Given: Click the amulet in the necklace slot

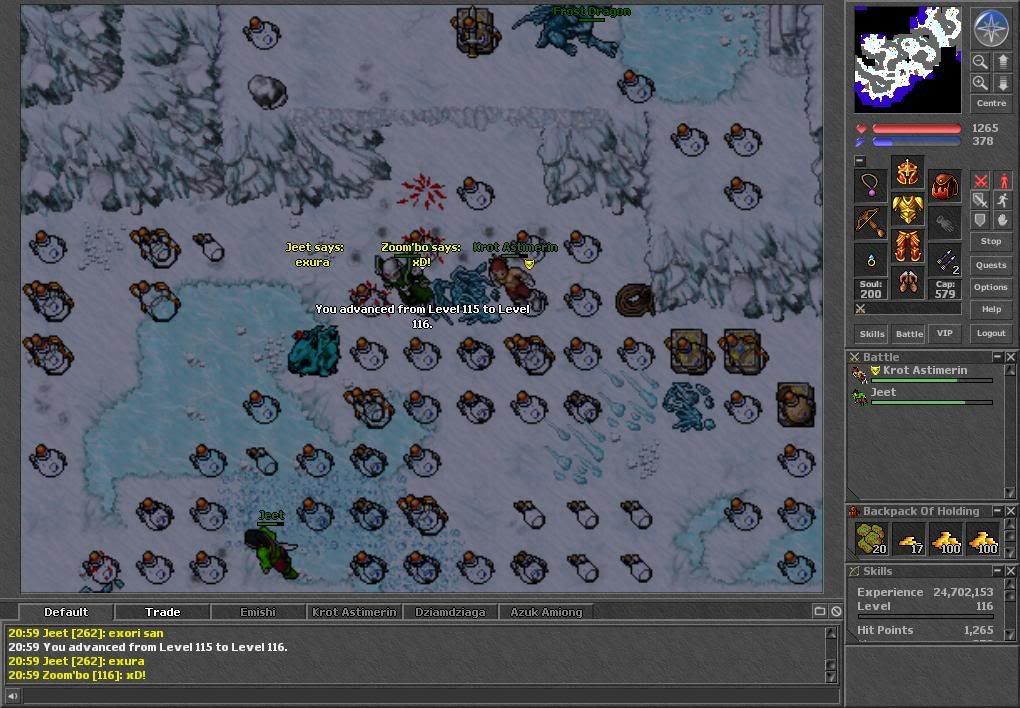Looking at the screenshot, I should [x=870, y=185].
